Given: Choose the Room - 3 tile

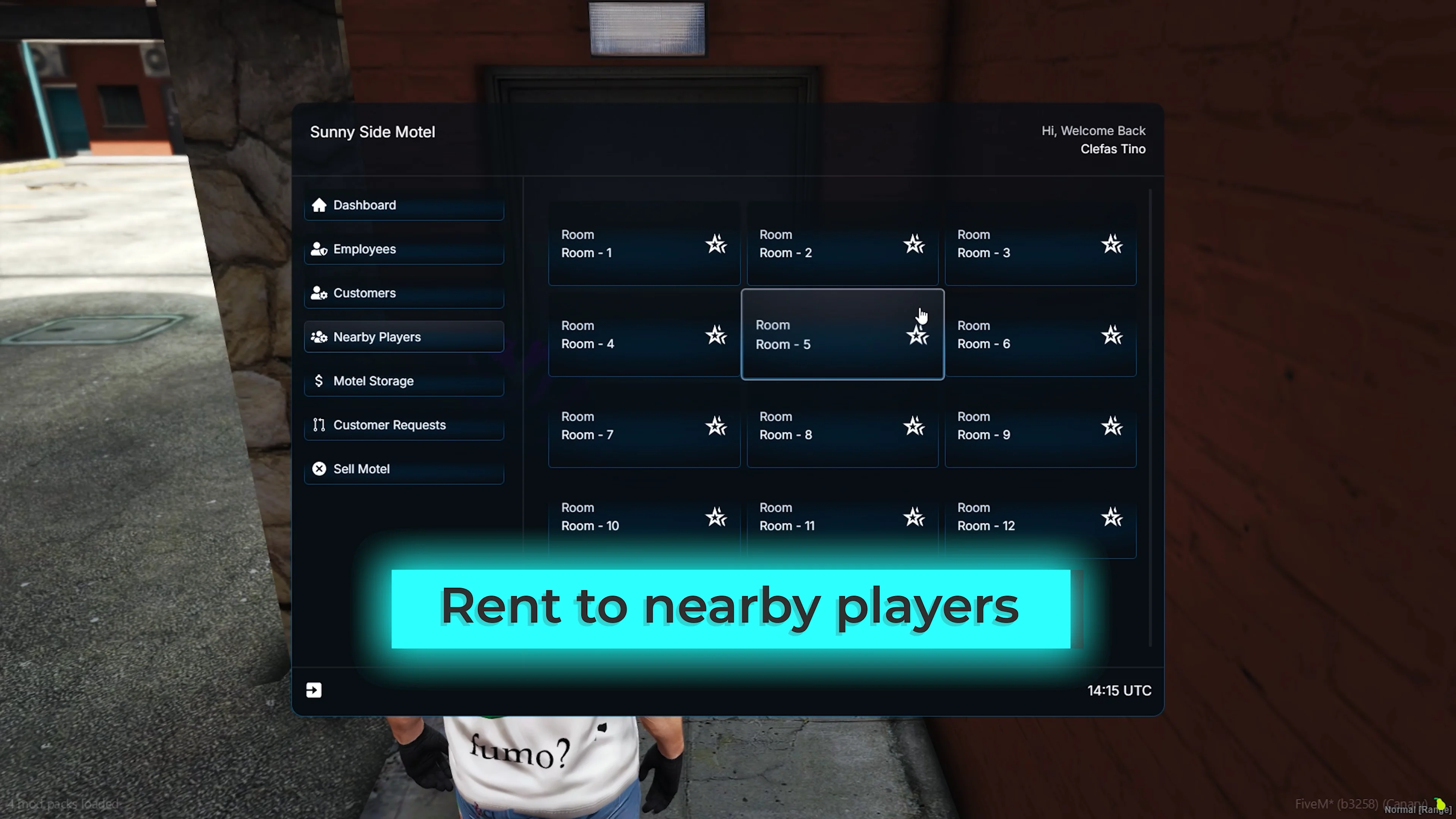Looking at the screenshot, I should click(x=1040, y=244).
